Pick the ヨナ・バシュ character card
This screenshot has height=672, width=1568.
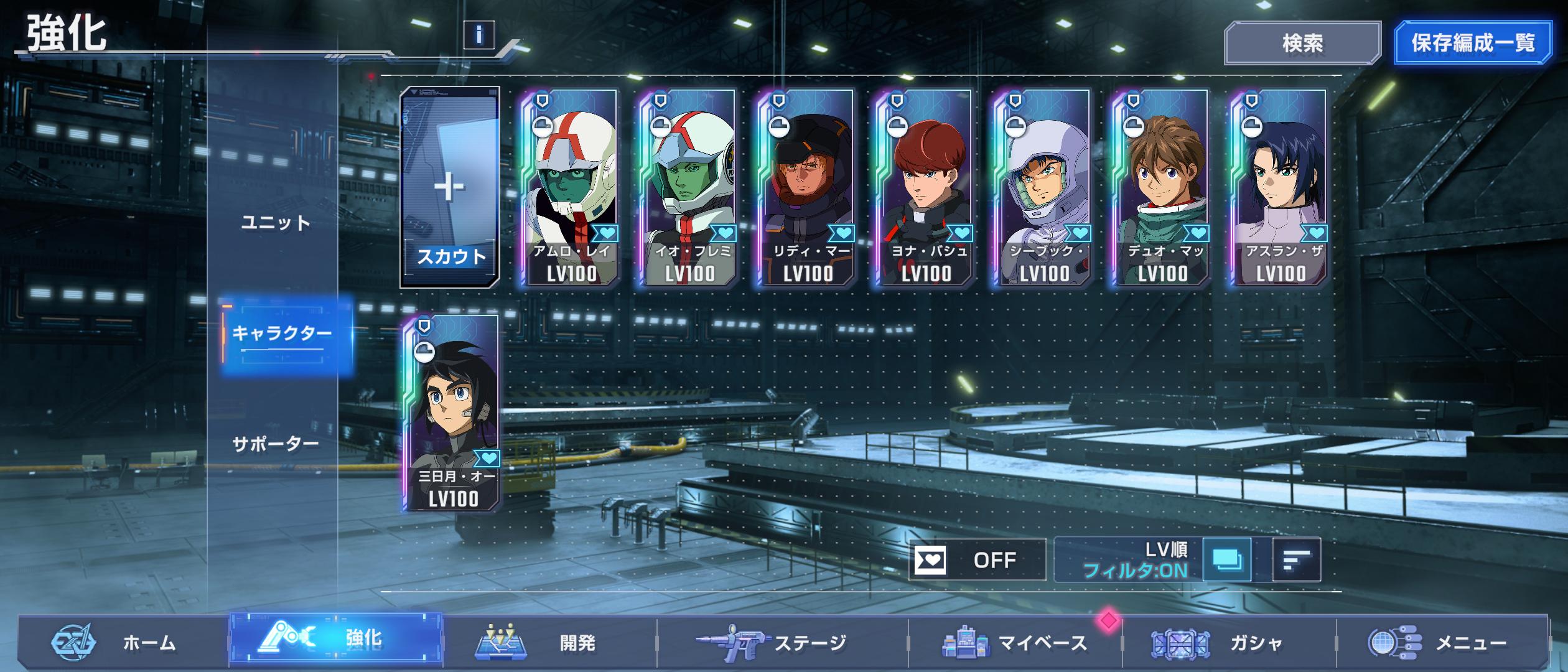tap(925, 187)
